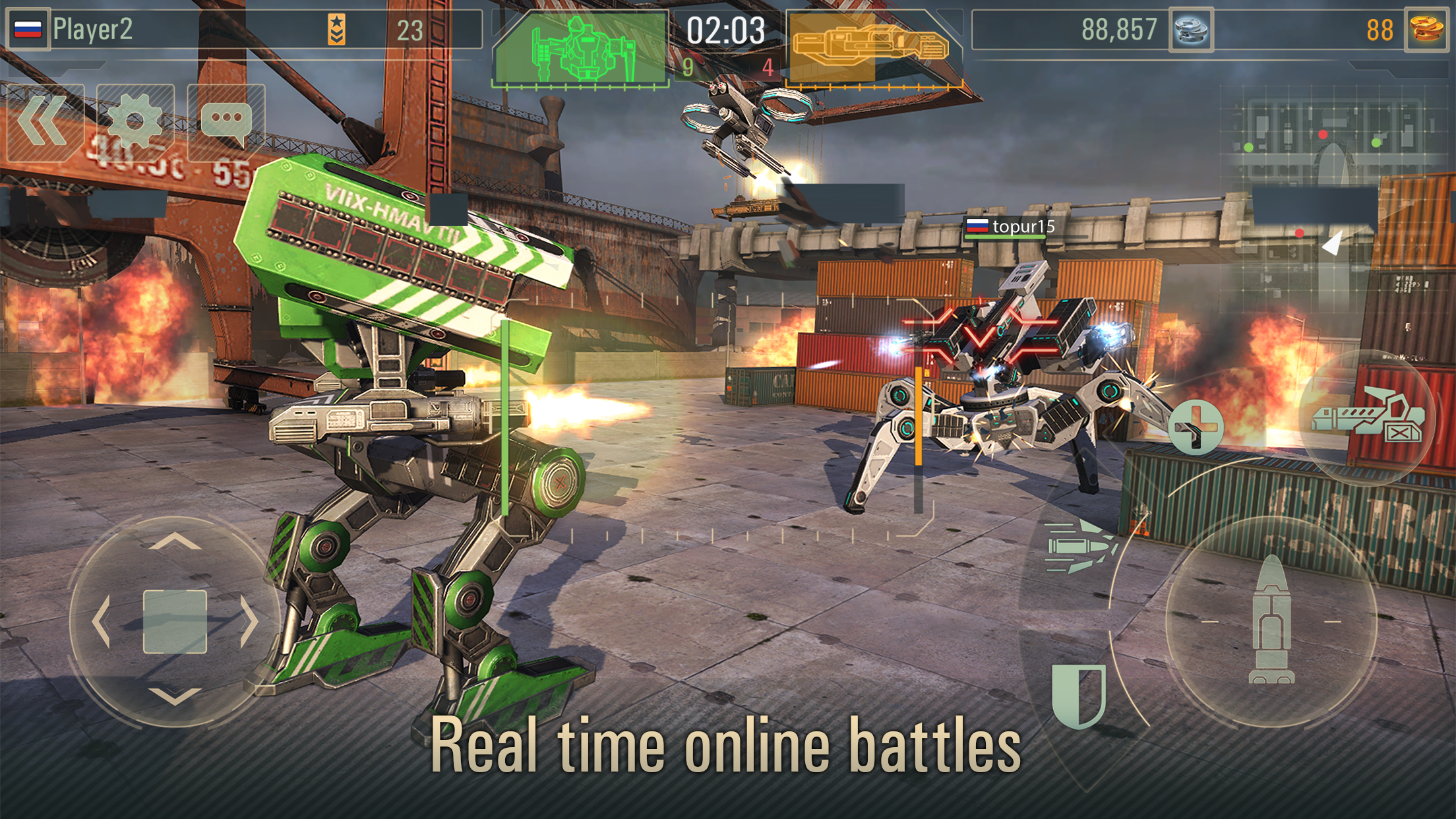Click the silver coins currency icon
The image size is (1456, 819).
point(1191,30)
